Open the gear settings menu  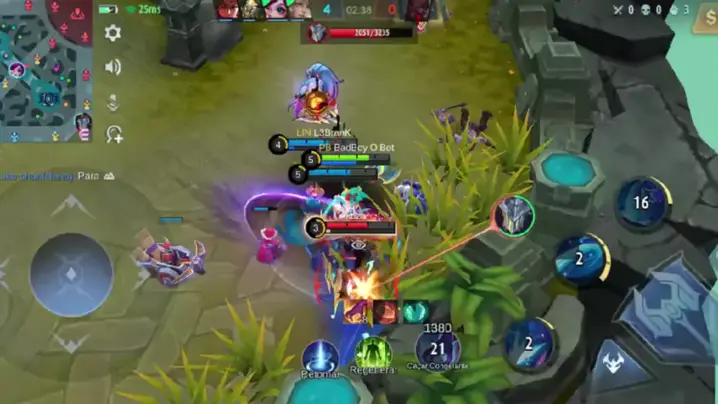coord(113,33)
